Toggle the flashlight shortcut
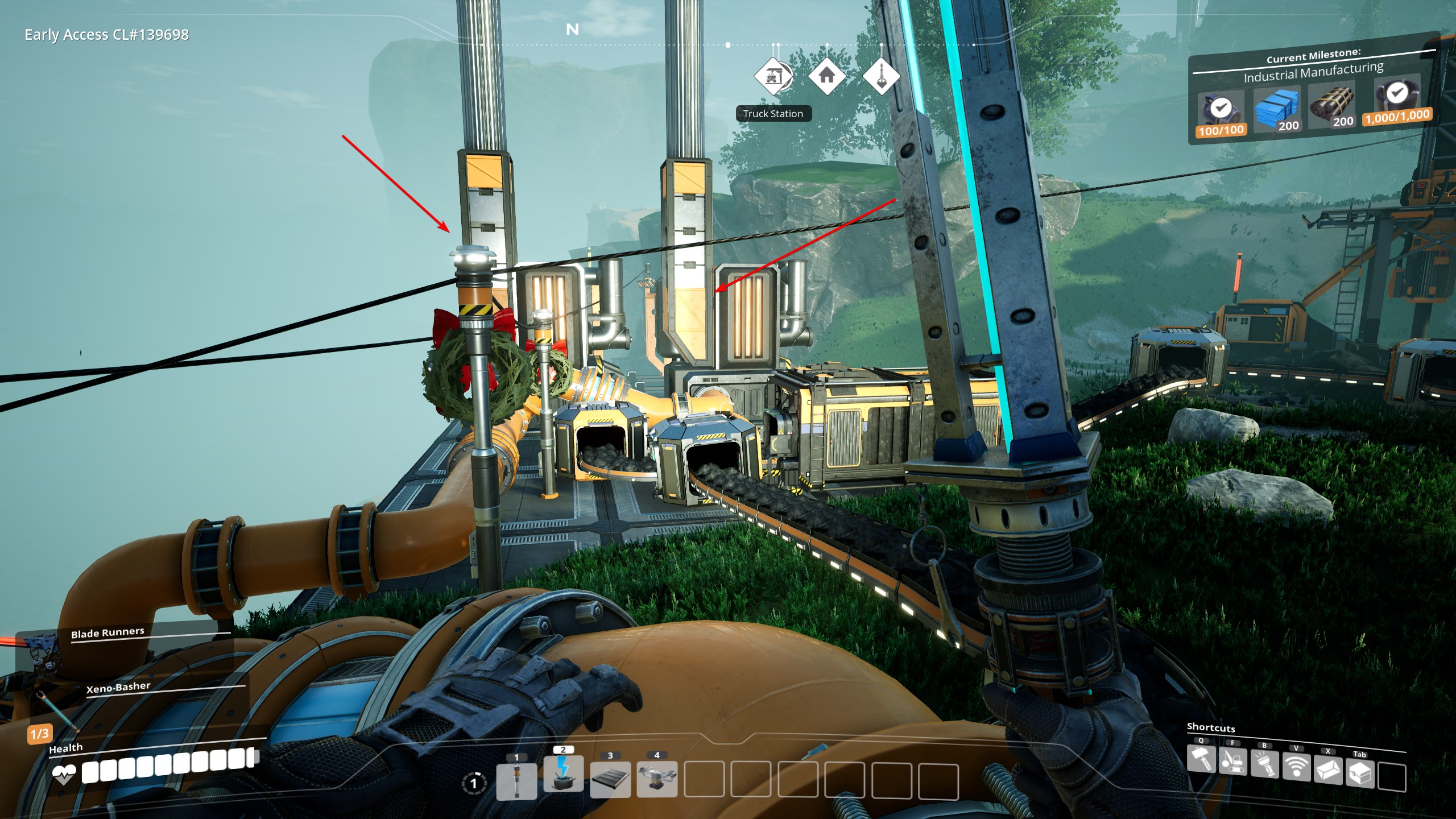The image size is (1456, 819). coord(1264,766)
